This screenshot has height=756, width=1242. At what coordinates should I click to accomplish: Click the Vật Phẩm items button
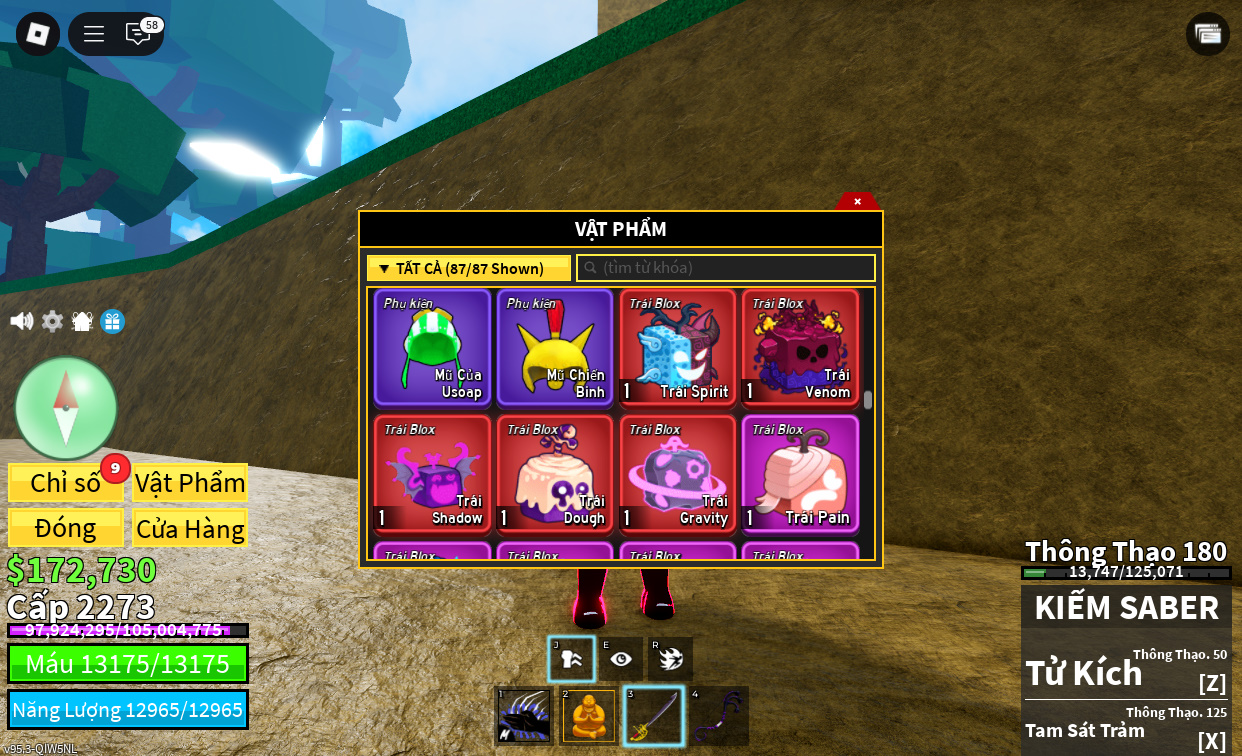(190, 483)
